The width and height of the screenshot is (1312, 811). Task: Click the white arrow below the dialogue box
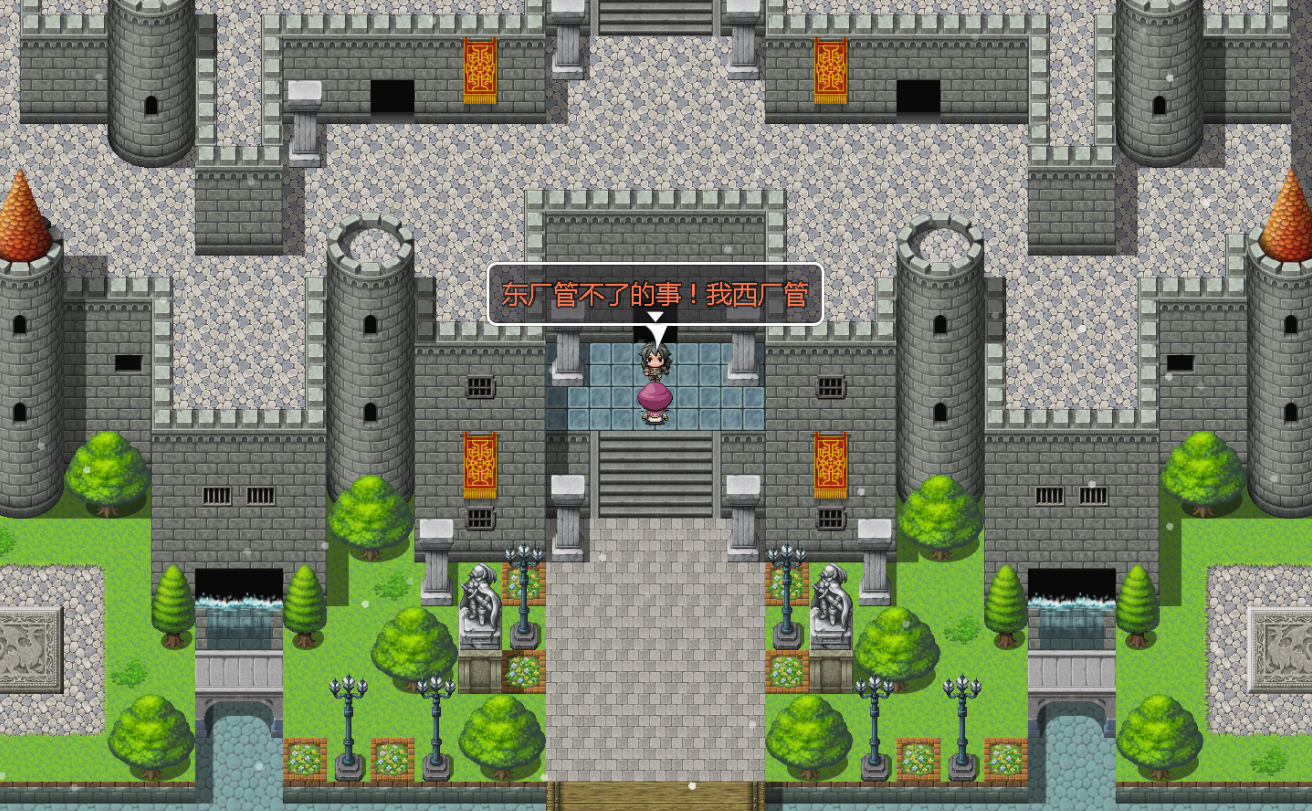pyautogui.click(x=655, y=328)
